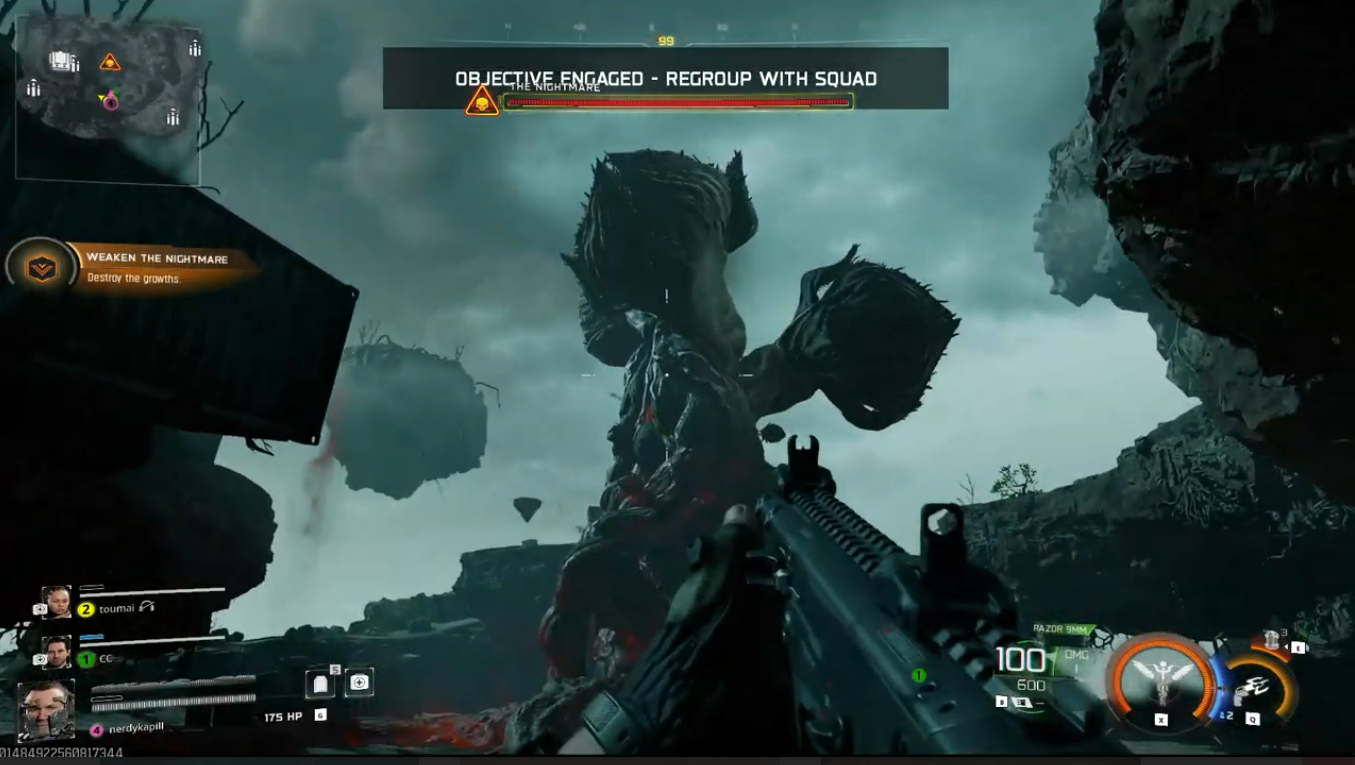
Task: Use the armor plate item slot
Action: click(319, 683)
